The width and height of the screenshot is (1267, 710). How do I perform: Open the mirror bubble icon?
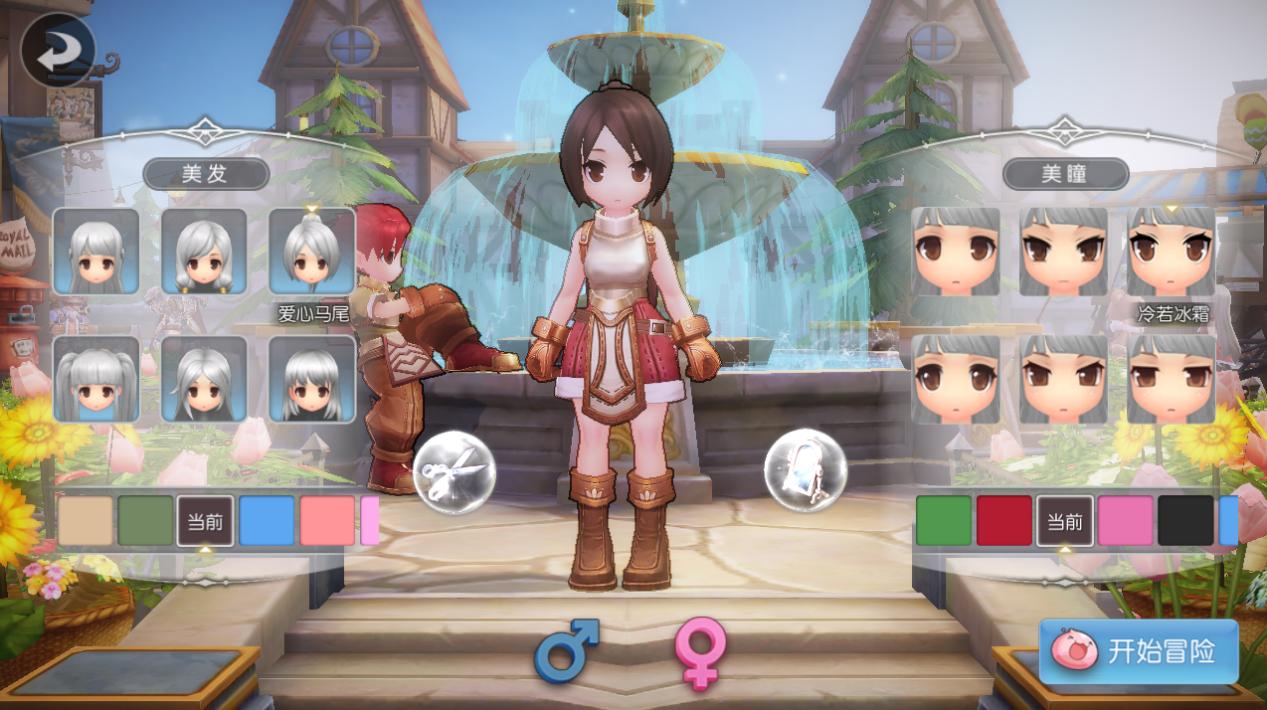pos(805,470)
